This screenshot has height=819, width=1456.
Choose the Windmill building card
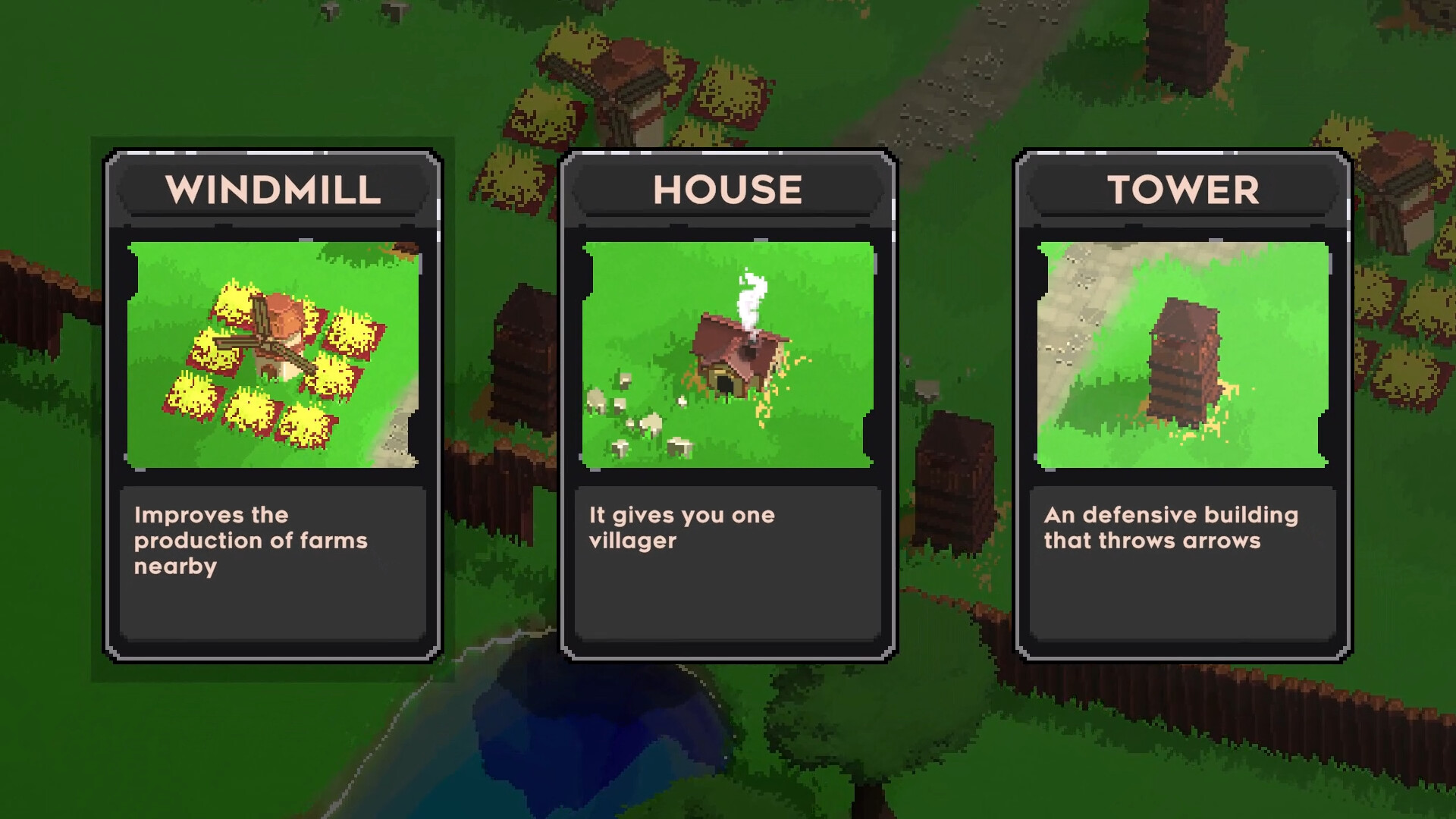(x=273, y=406)
